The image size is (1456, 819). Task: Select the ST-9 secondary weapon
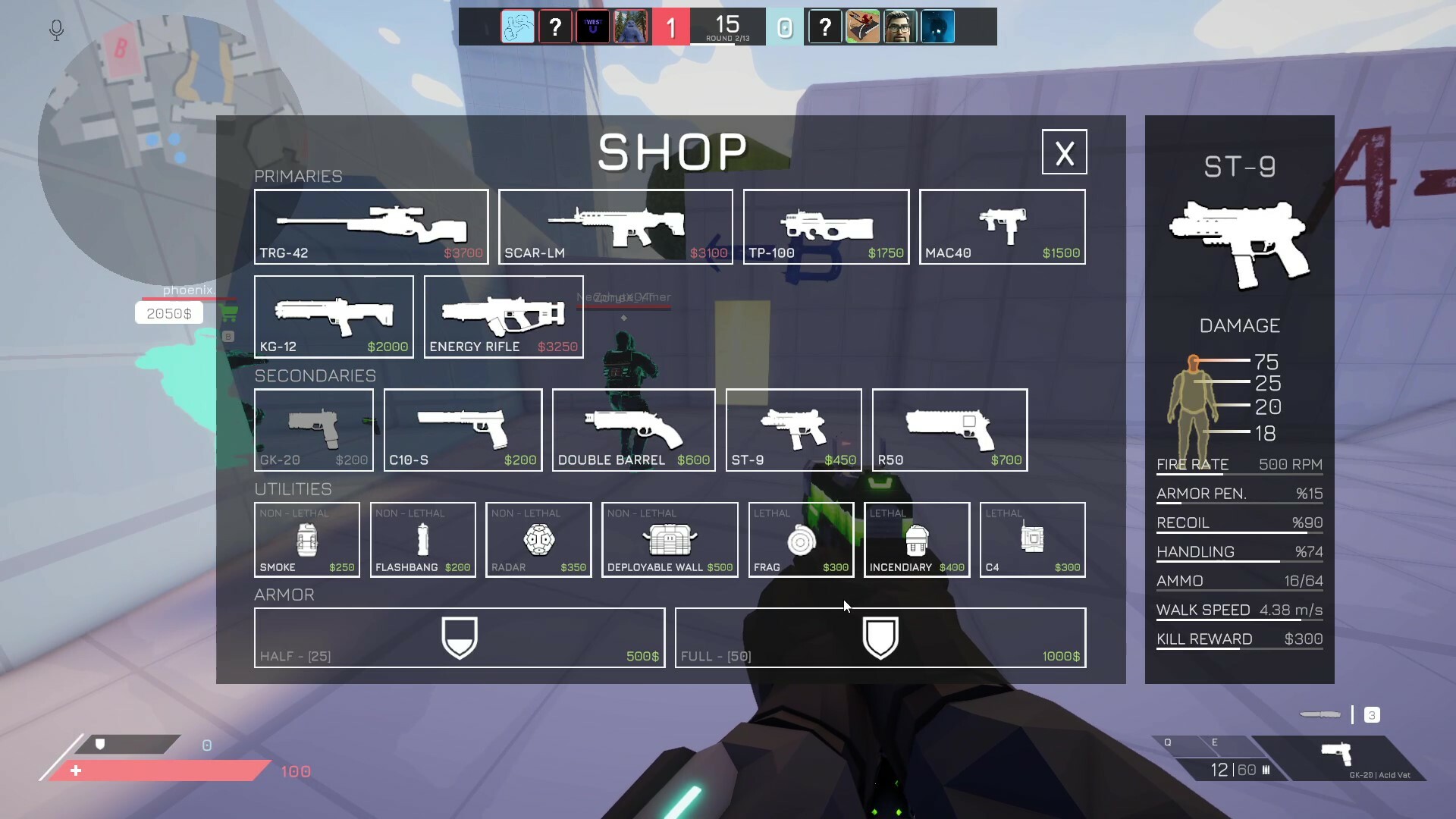793,429
